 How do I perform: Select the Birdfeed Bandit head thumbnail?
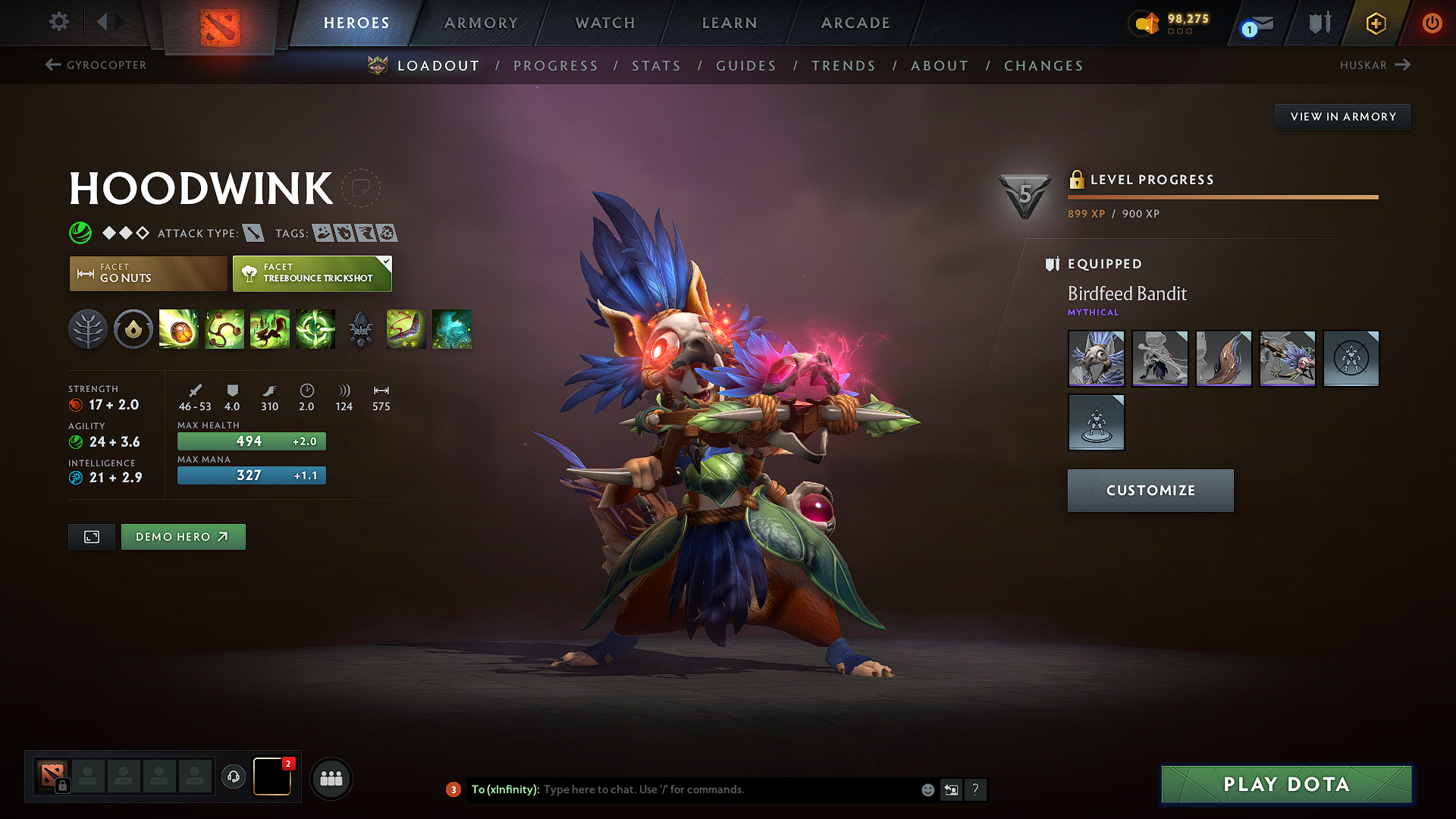[1096, 359]
